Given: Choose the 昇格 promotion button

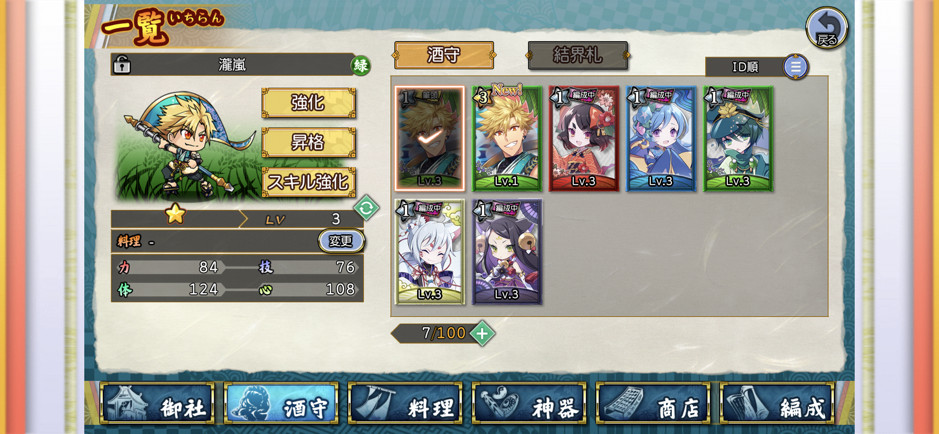Looking at the screenshot, I should coord(308,142).
